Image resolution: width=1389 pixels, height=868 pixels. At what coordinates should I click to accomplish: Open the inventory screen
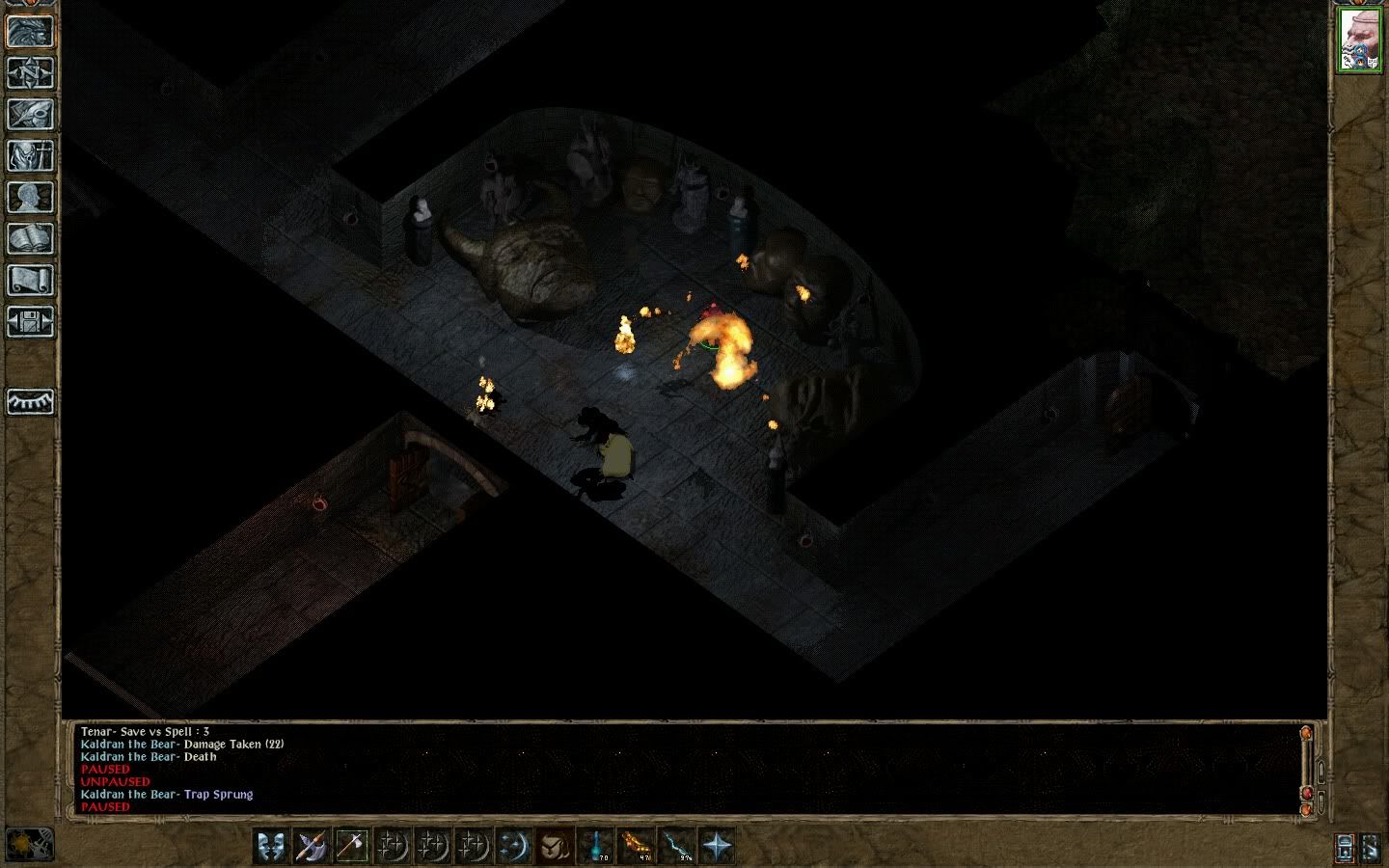31,156
